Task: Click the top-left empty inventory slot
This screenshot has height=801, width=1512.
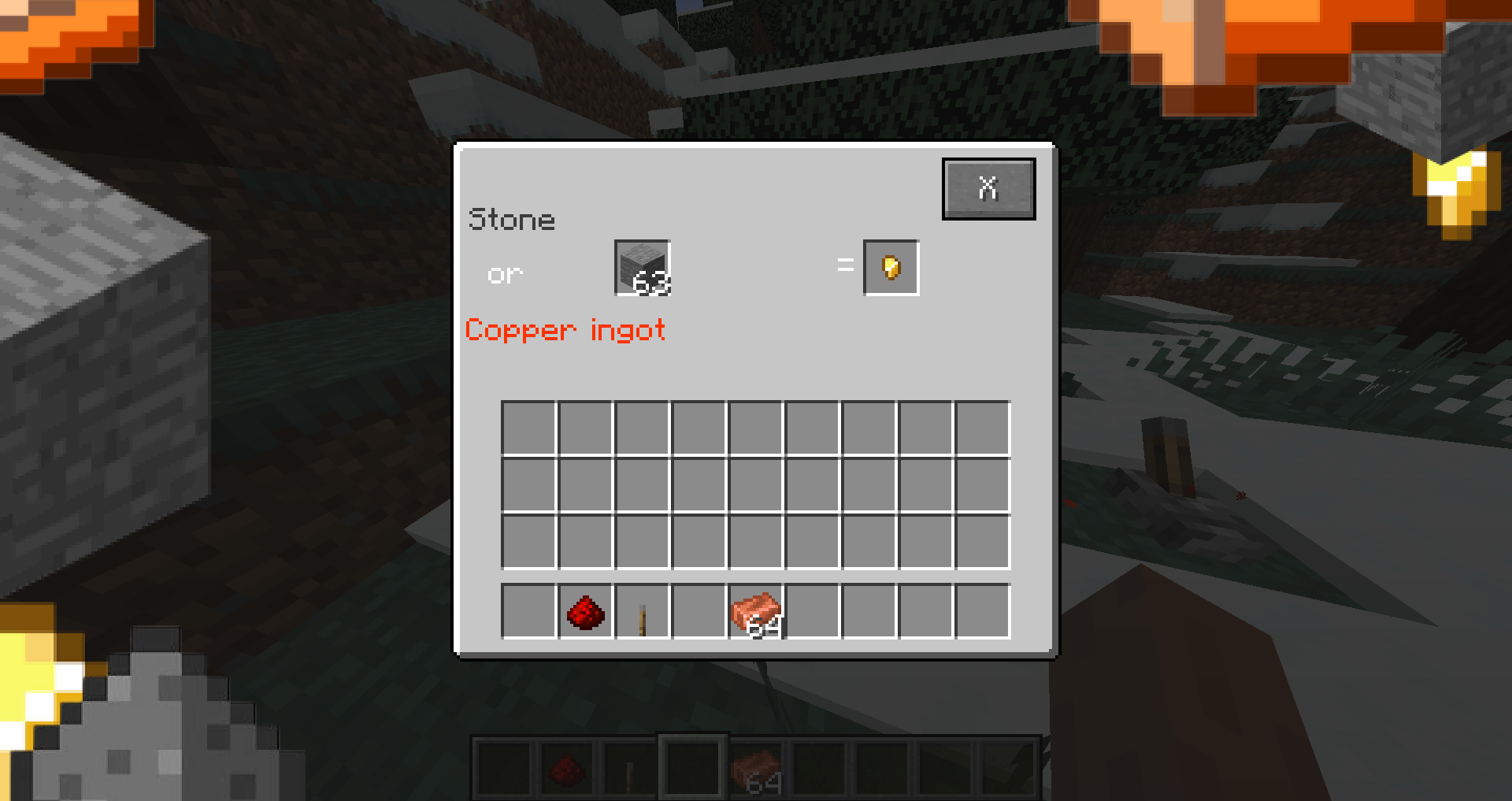Action: click(x=529, y=425)
